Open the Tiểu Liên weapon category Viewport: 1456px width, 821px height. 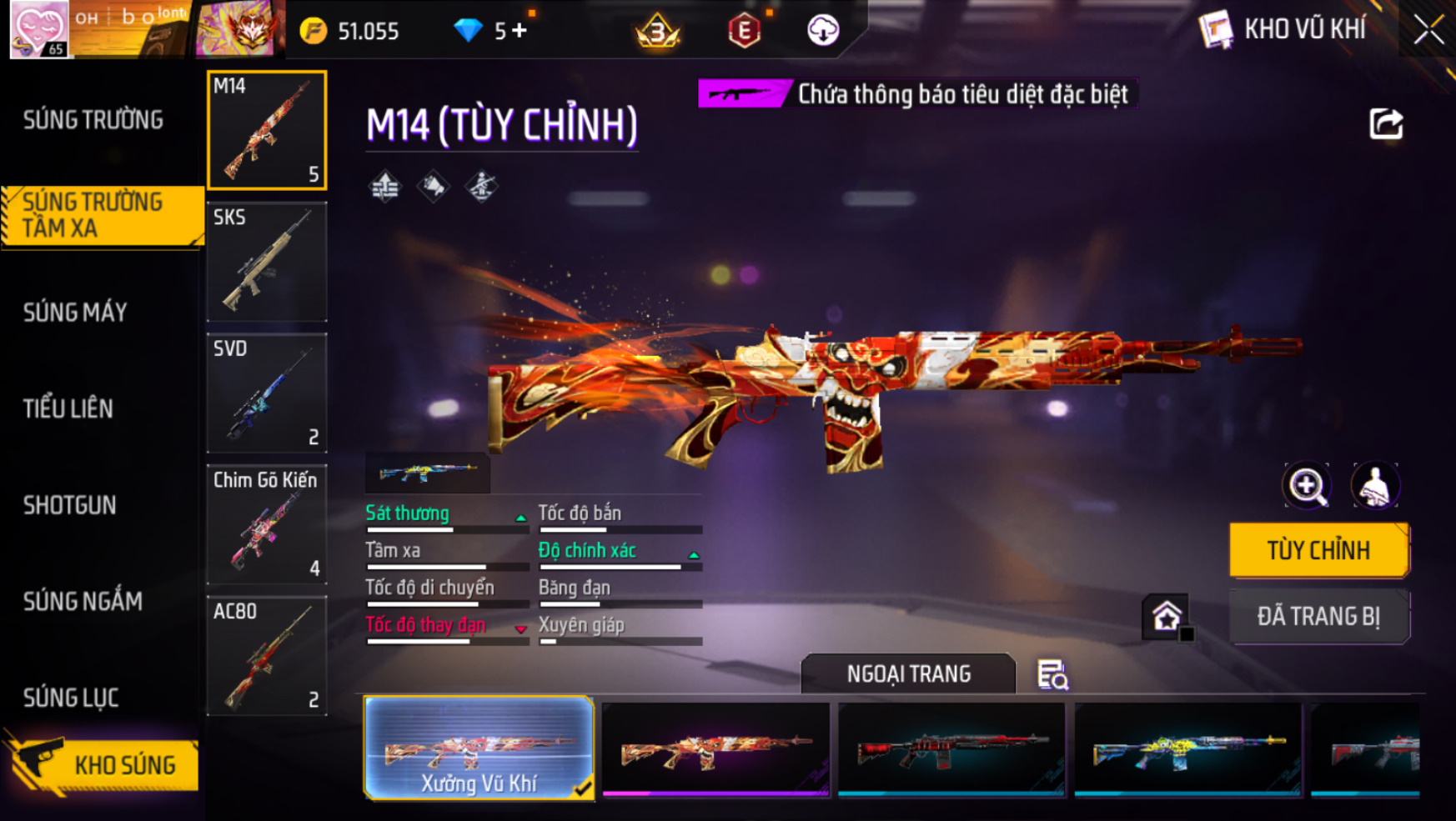coord(68,408)
